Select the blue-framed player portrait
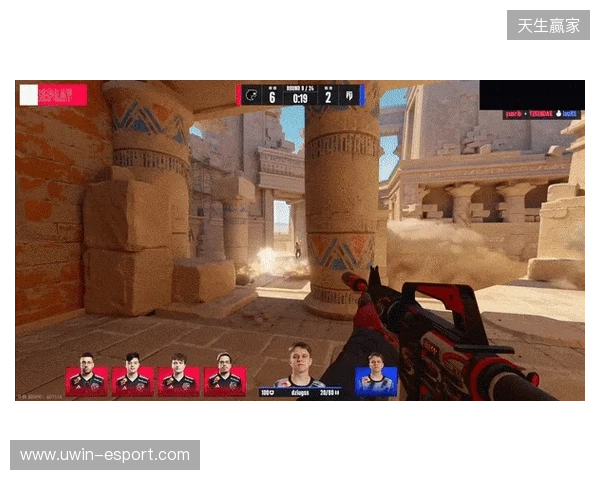This screenshot has width=600, height=480. click(x=376, y=381)
